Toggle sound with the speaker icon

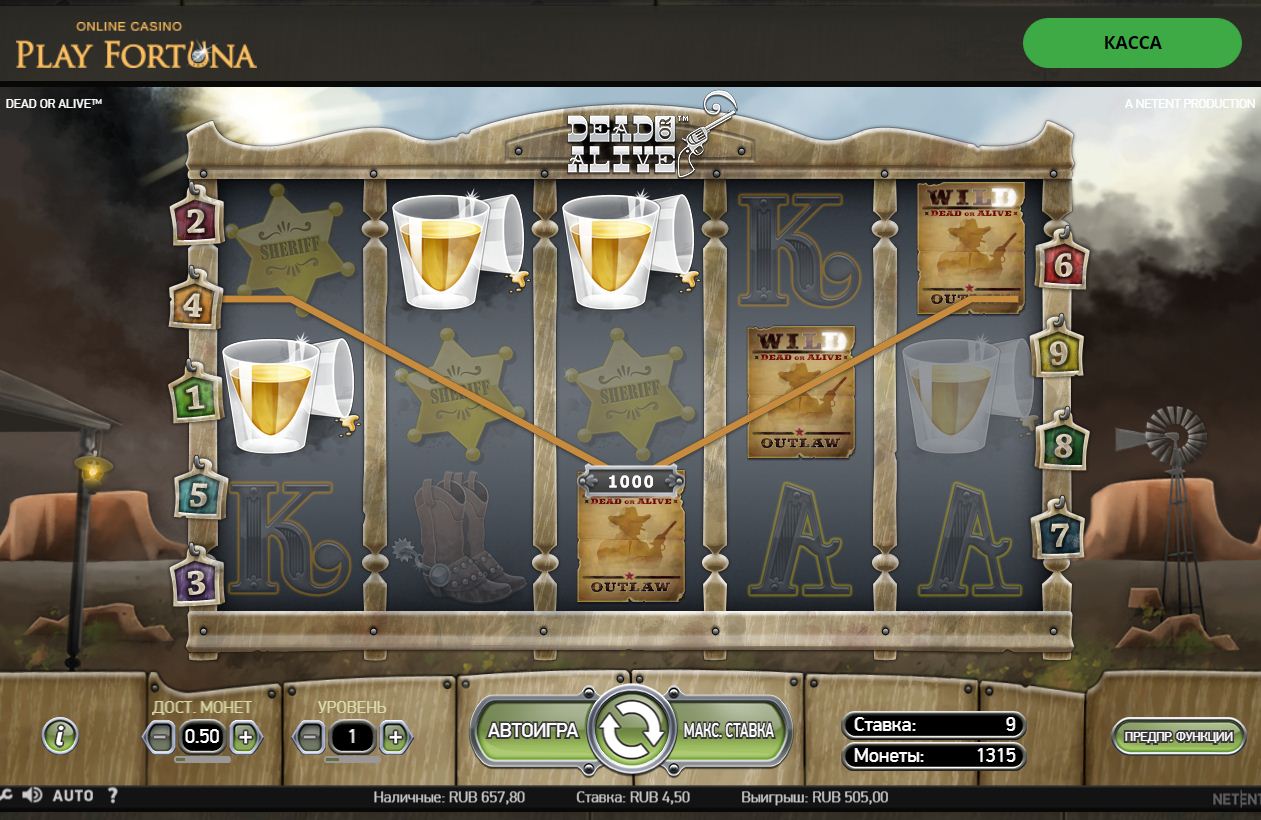click(32, 796)
